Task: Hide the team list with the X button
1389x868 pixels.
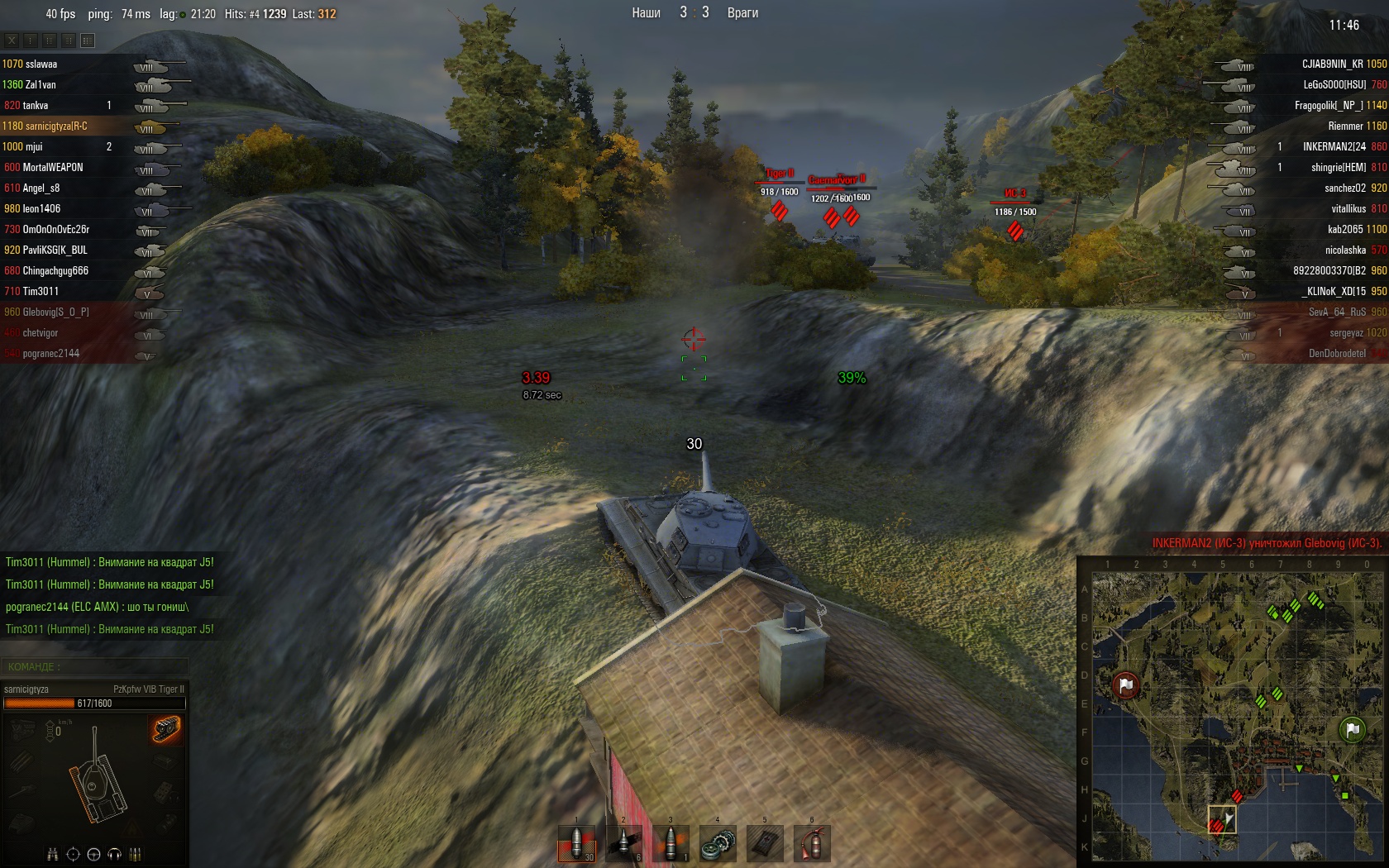Action: coord(12,40)
